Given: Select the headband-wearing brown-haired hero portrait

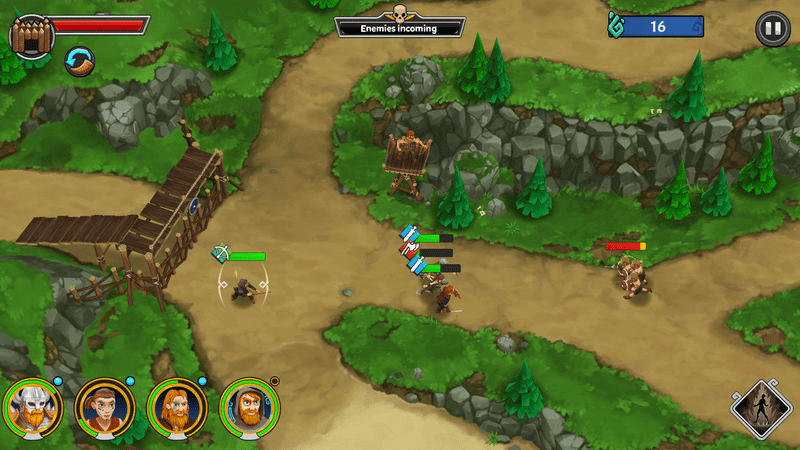Looking at the screenshot, I should [104, 405].
